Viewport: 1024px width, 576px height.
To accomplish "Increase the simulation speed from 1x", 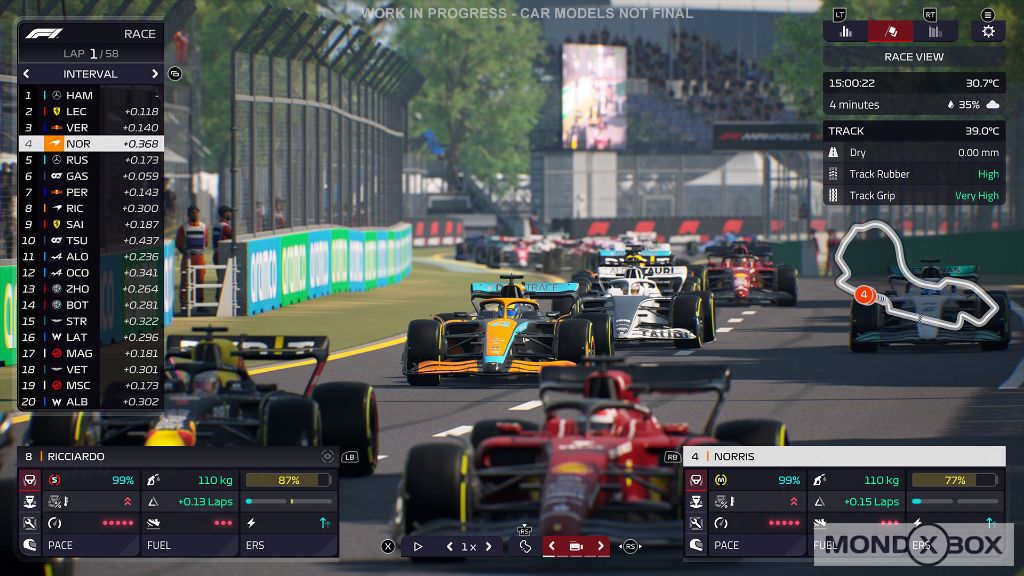I will [489, 547].
